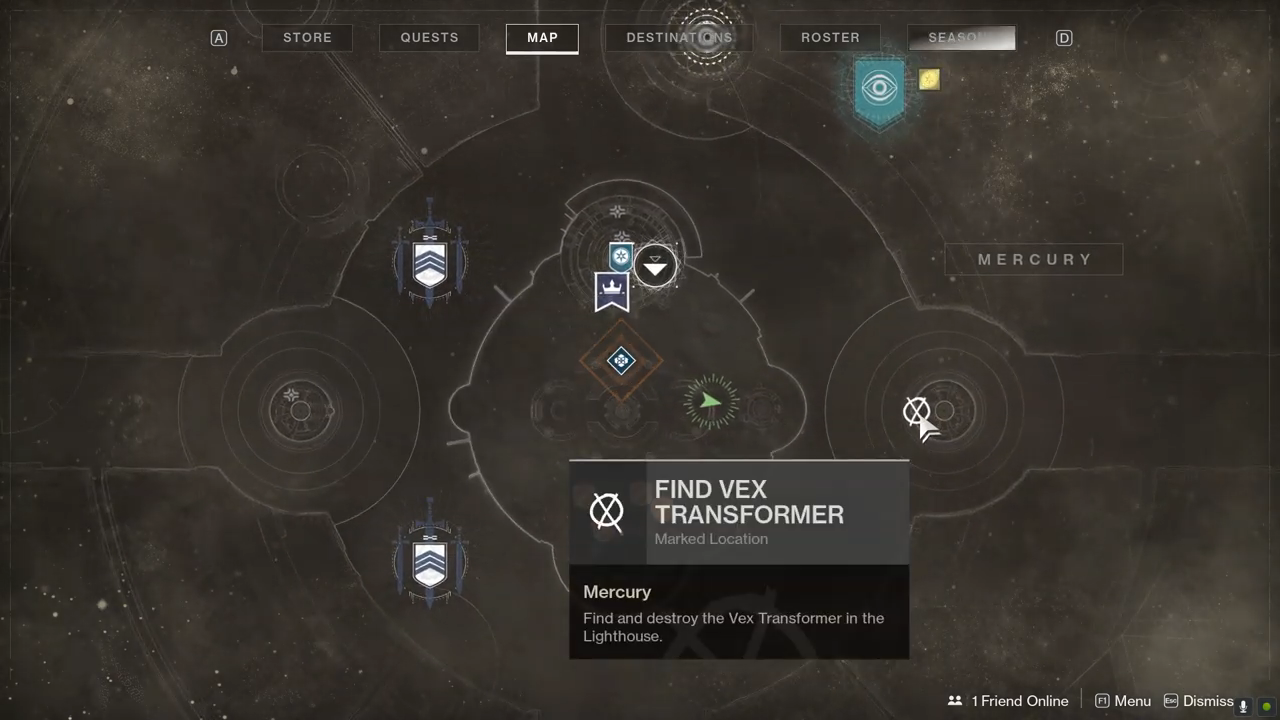The image size is (1280, 720).
Task: Switch to the Season tab
Action: pyautogui.click(x=961, y=38)
